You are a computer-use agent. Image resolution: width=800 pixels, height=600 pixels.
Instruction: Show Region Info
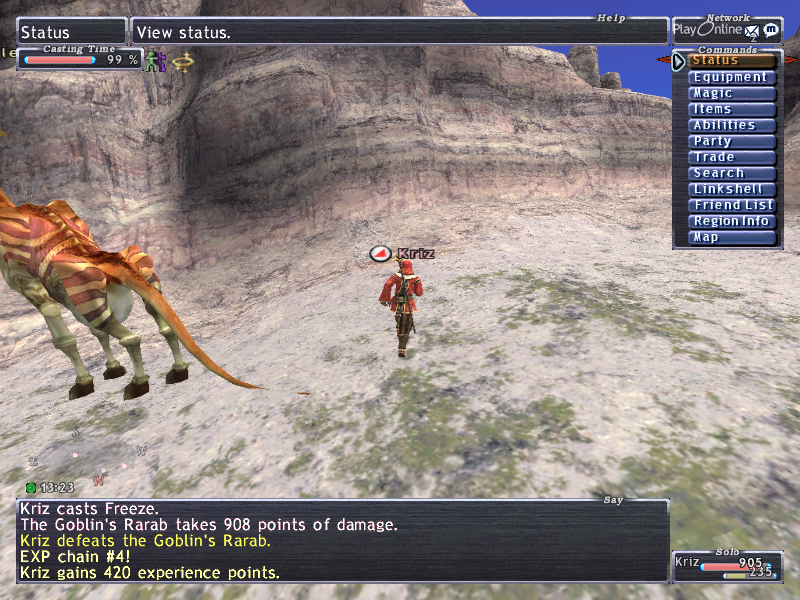(x=733, y=221)
